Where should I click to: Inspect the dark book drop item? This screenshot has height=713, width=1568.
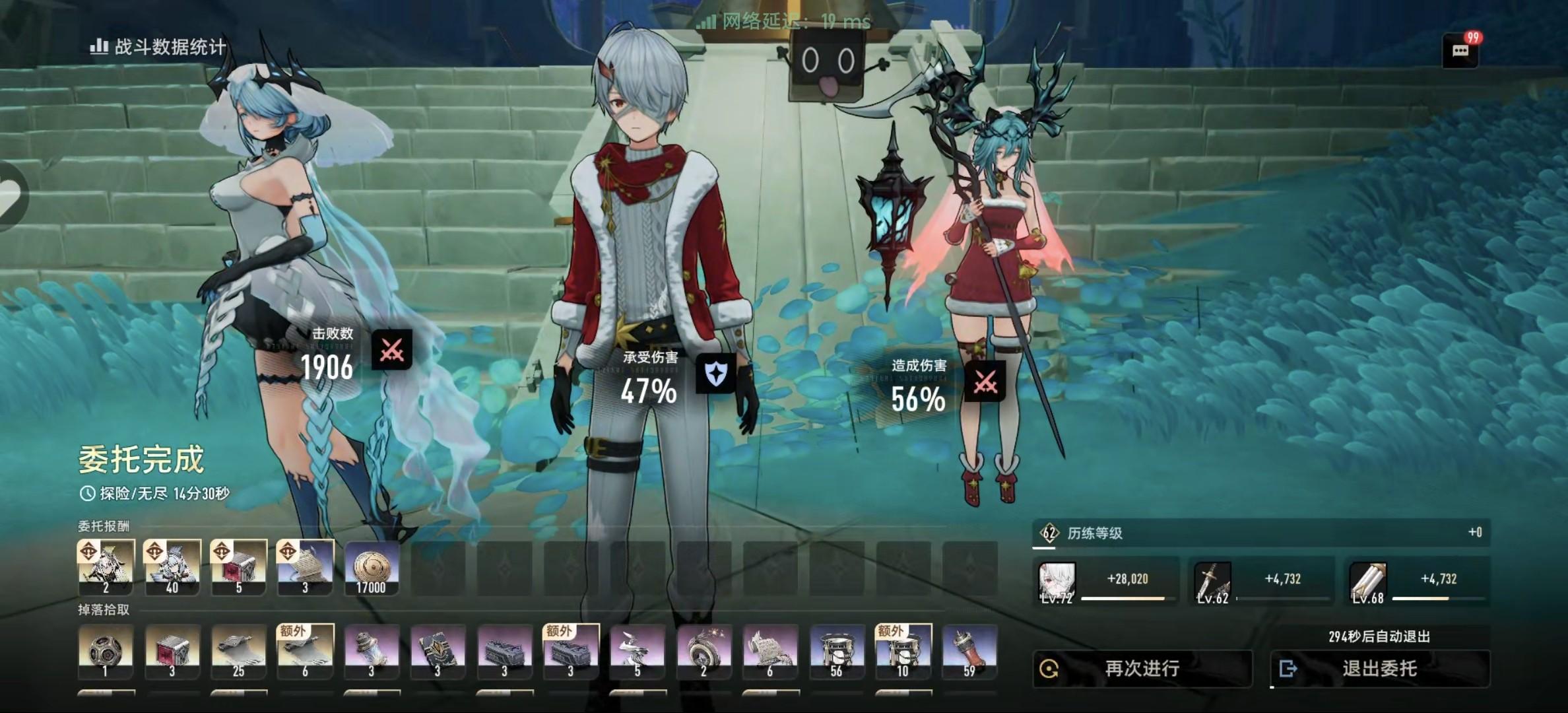(x=438, y=652)
